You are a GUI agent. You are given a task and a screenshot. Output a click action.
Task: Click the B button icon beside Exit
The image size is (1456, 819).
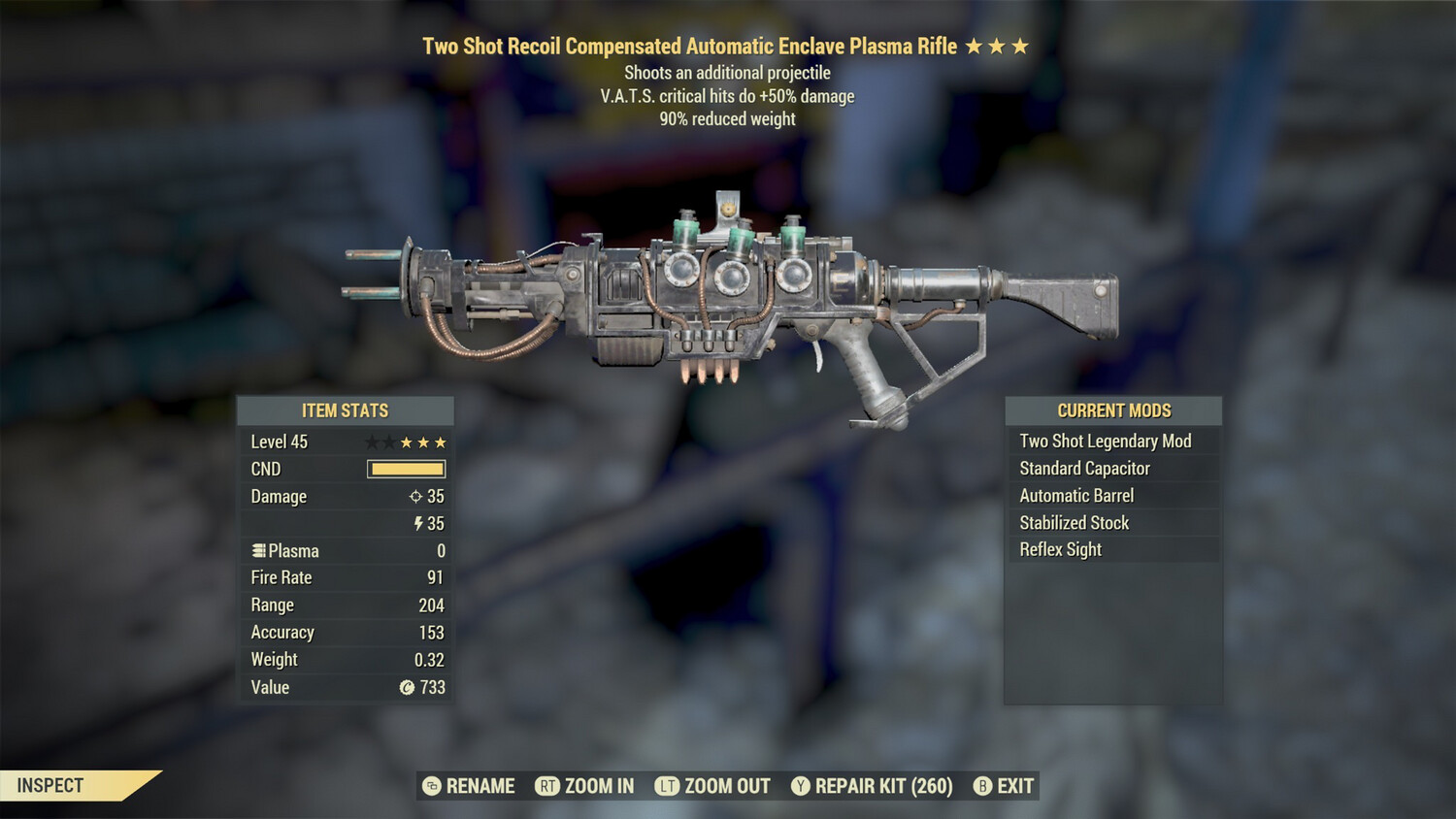tap(983, 786)
